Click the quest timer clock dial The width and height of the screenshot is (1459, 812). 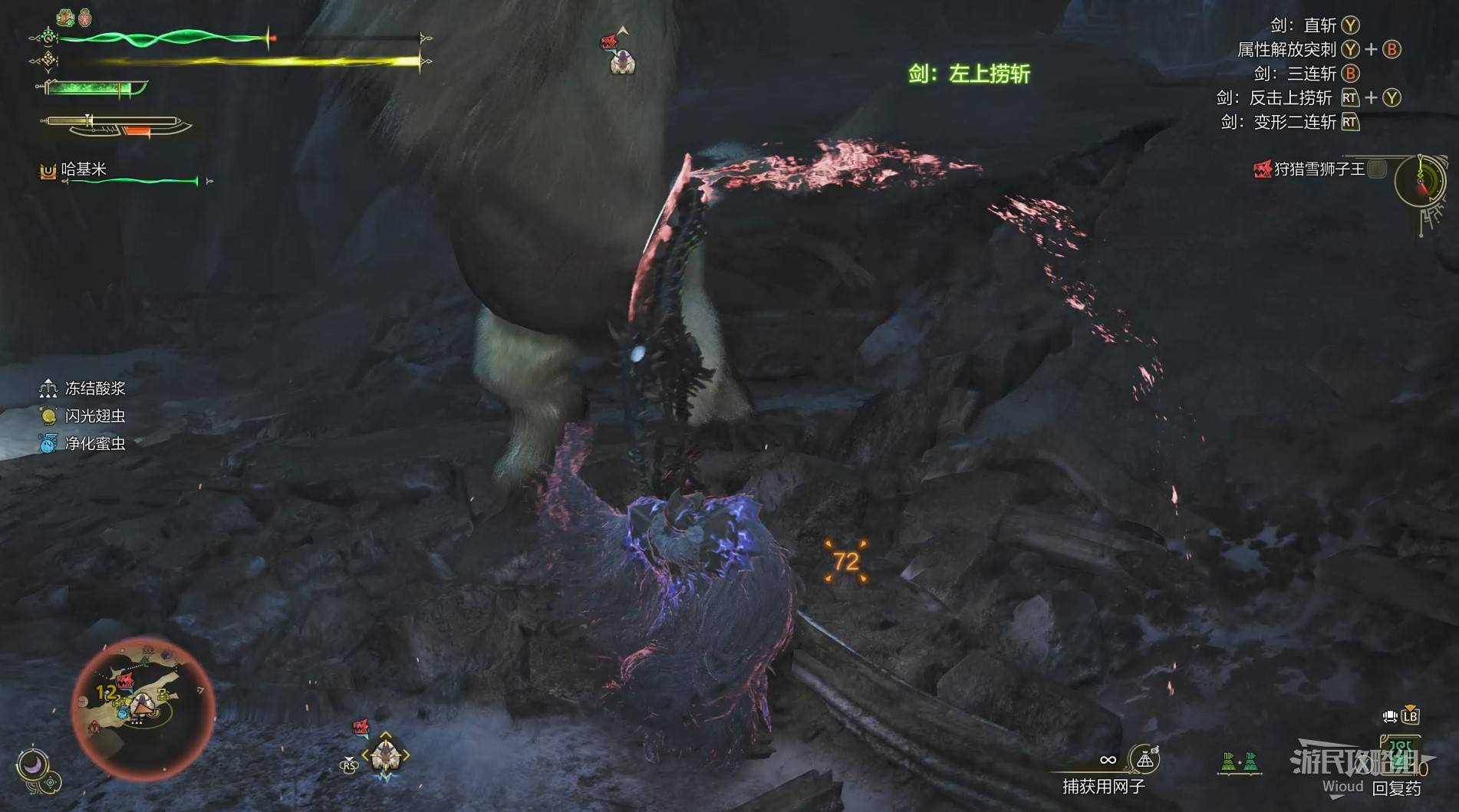1419,182
